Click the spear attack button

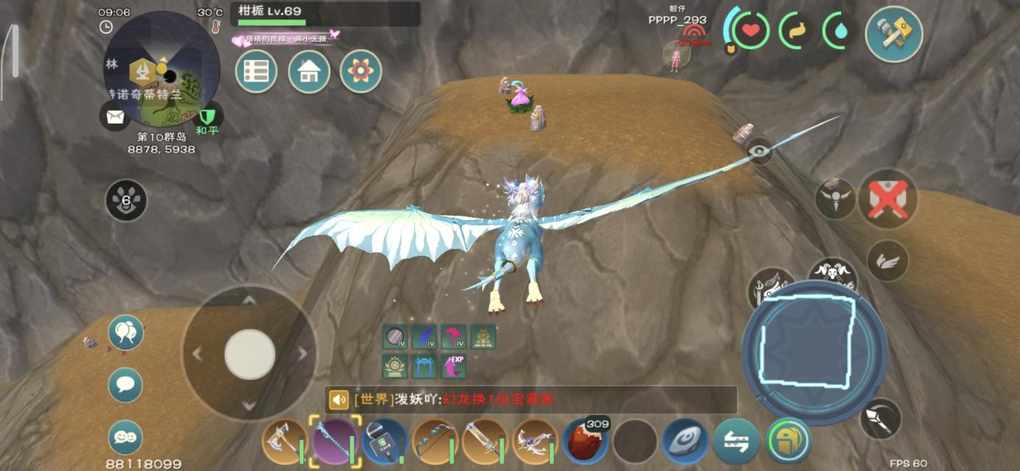(880, 418)
